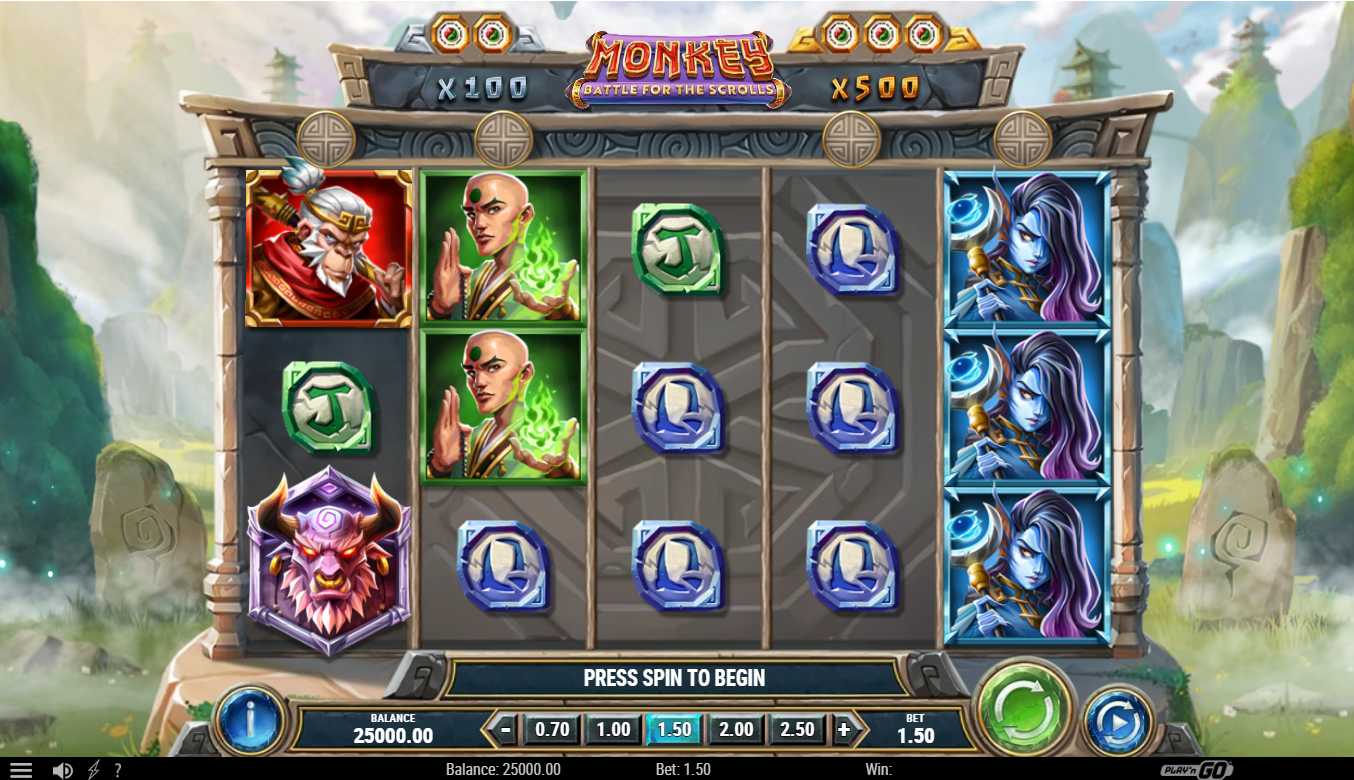Increase the bet with plus button
The width and height of the screenshot is (1354, 780).
point(844,730)
